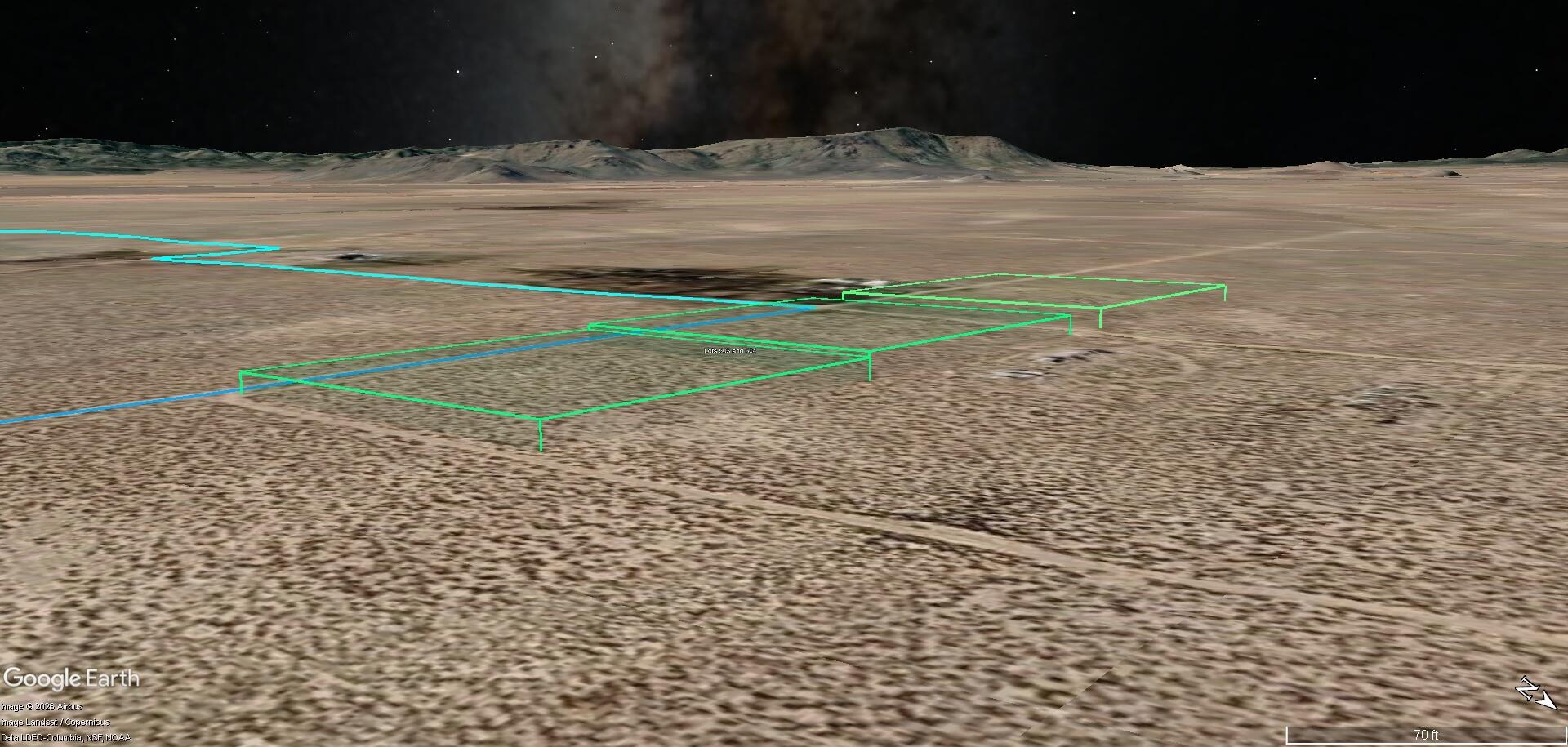Viewport: 1568px width, 747px height.
Task: Select the 'Lots 503 and 504' placemark label
Action: (731, 350)
